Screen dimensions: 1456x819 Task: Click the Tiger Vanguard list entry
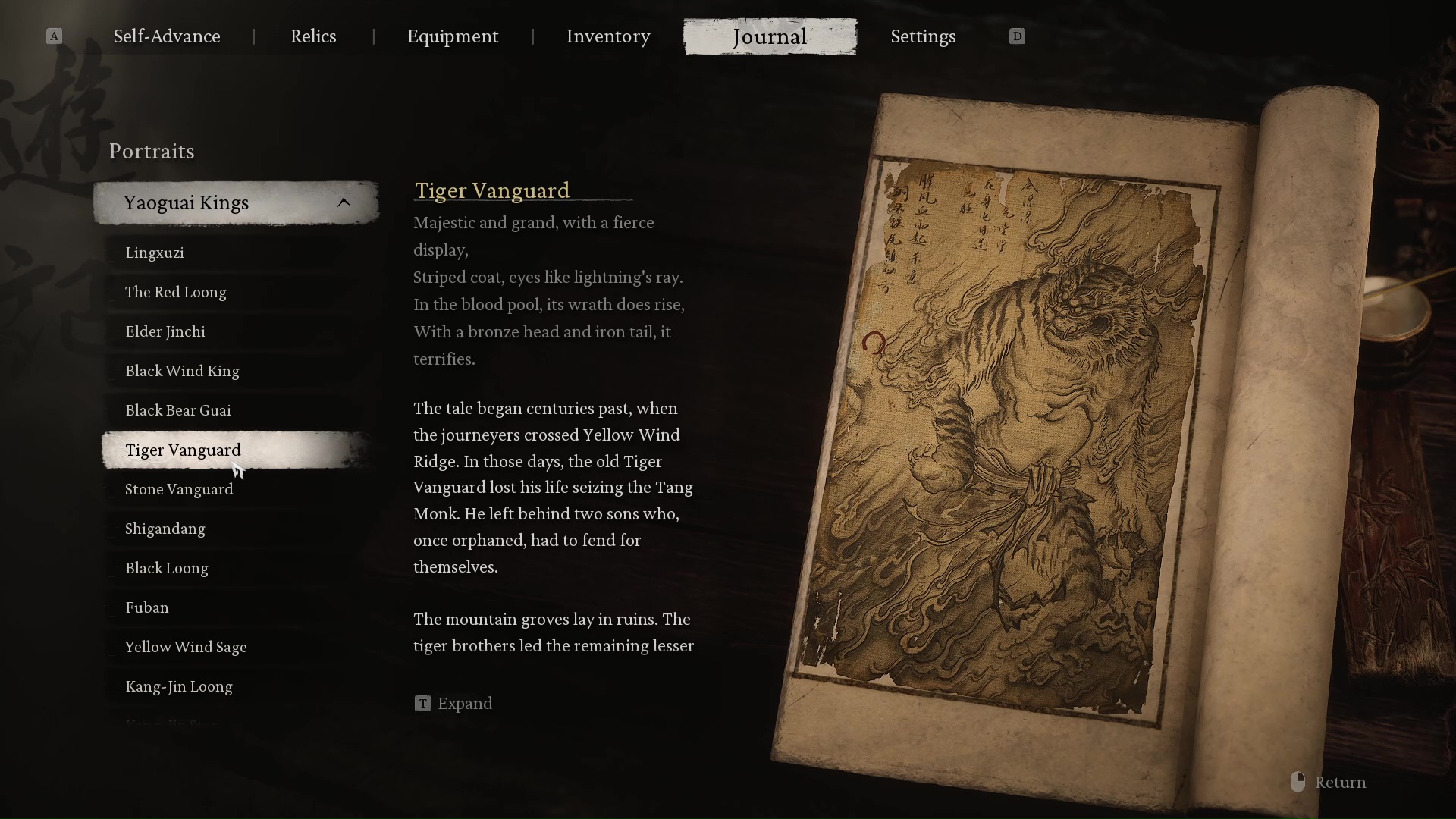[x=183, y=450]
